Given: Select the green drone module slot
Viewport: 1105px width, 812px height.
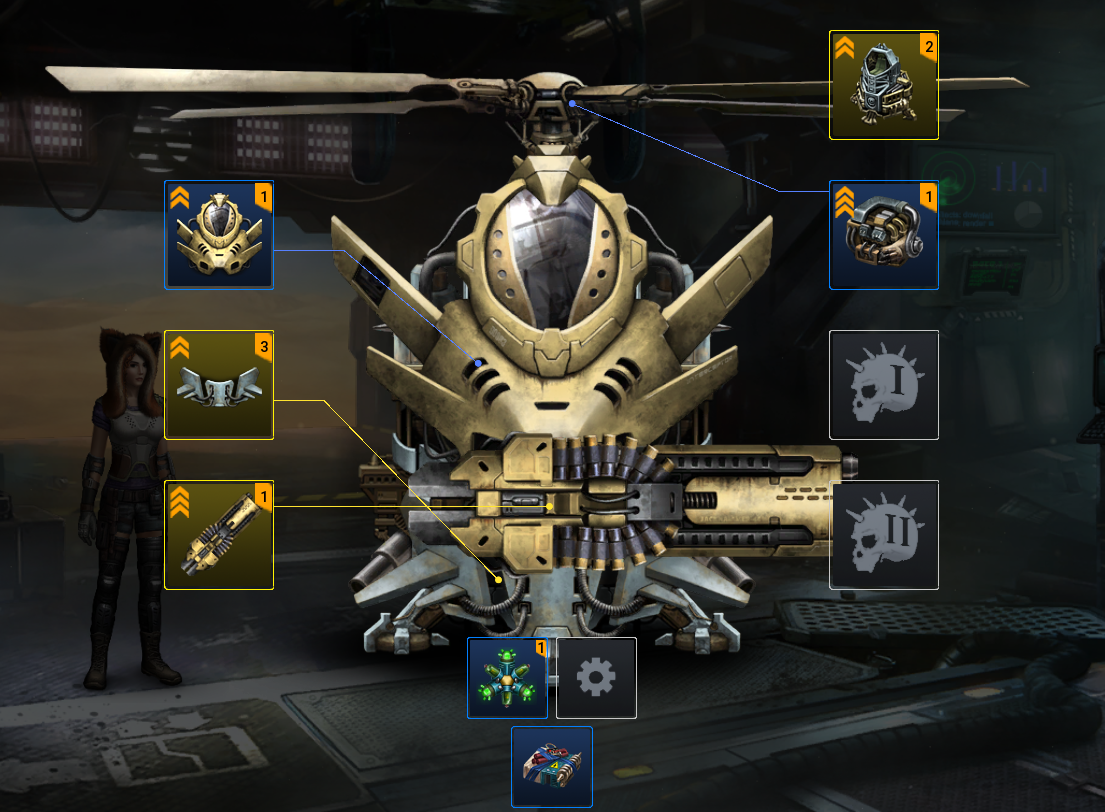Looking at the screenshot, I should 507,678.
